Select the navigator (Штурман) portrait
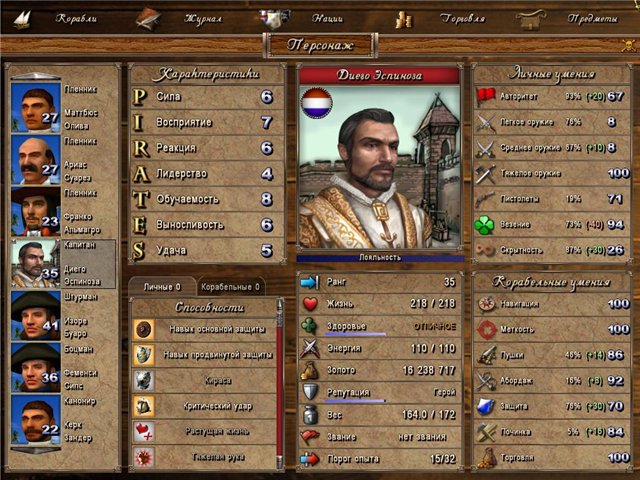 point(34,314)
